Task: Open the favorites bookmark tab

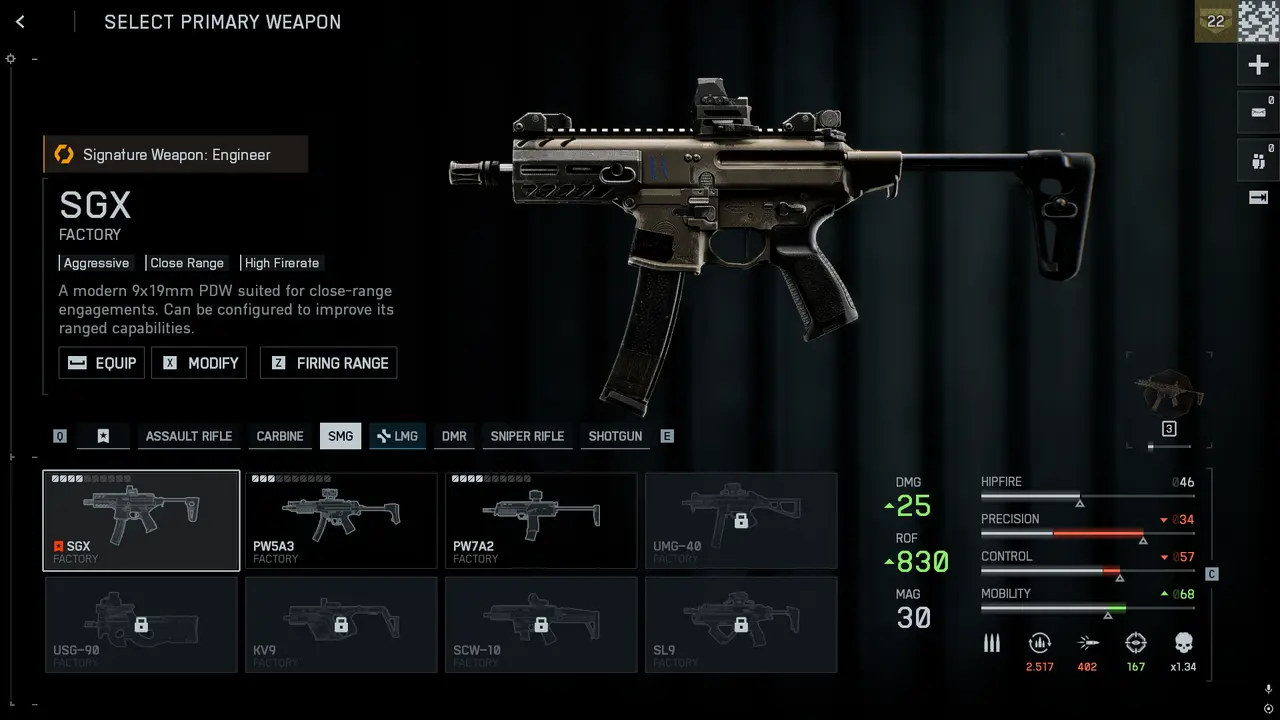Action: click(x=103, y=436)
